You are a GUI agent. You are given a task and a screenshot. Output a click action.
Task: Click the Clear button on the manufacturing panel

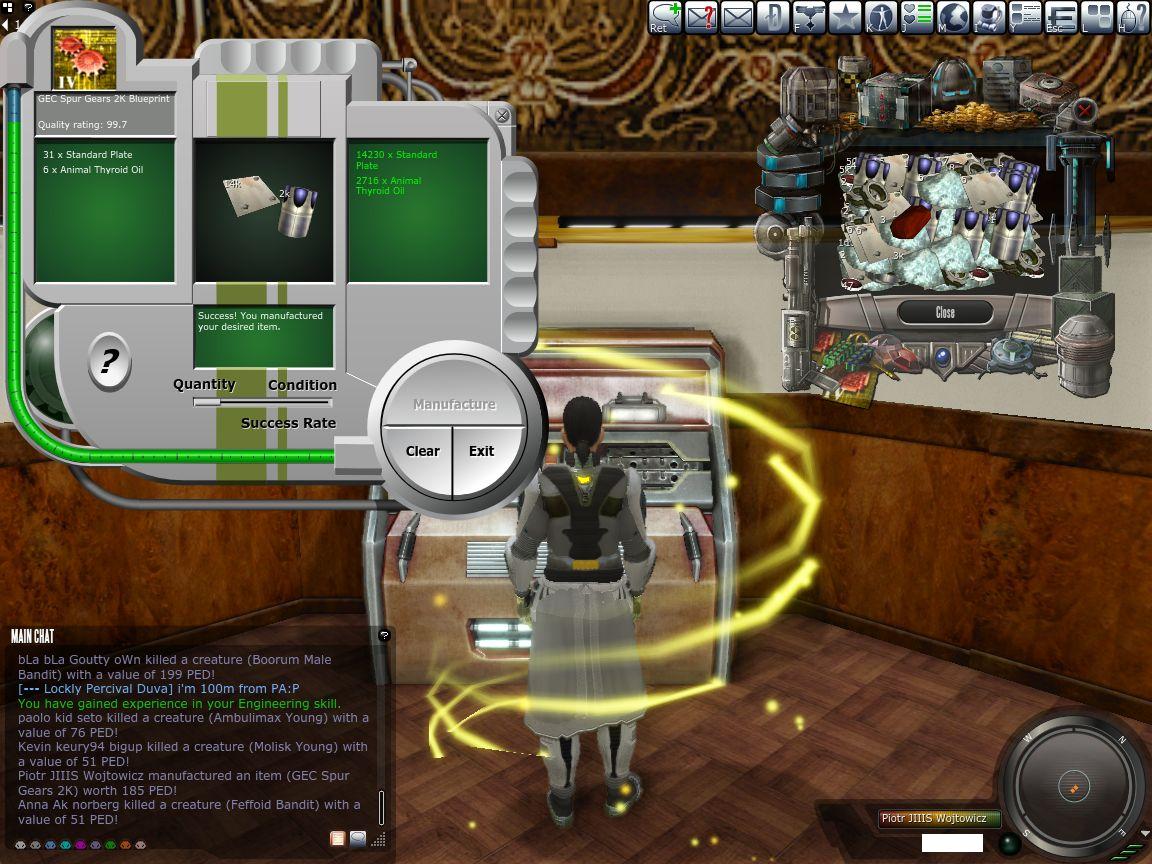(422, 451)
